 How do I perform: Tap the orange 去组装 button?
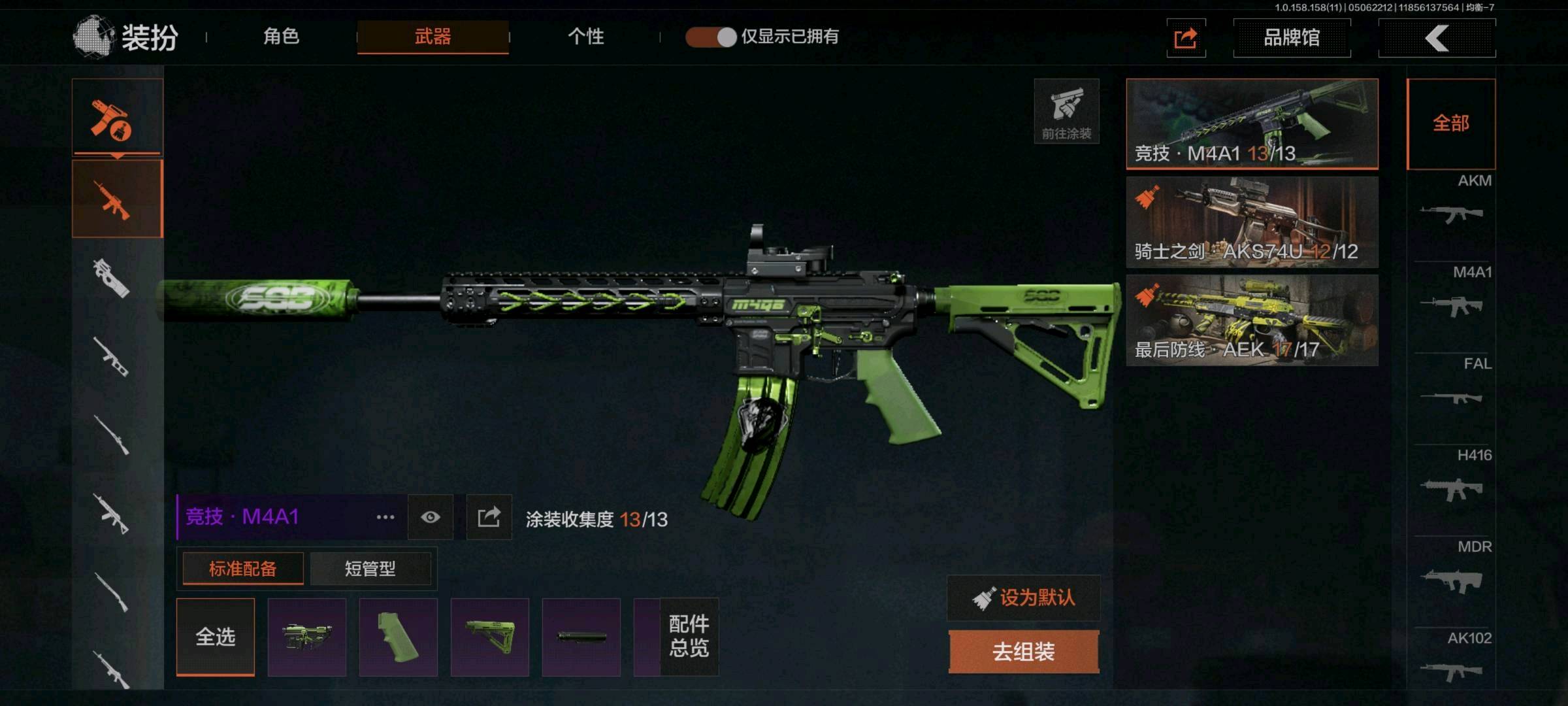1024,652
